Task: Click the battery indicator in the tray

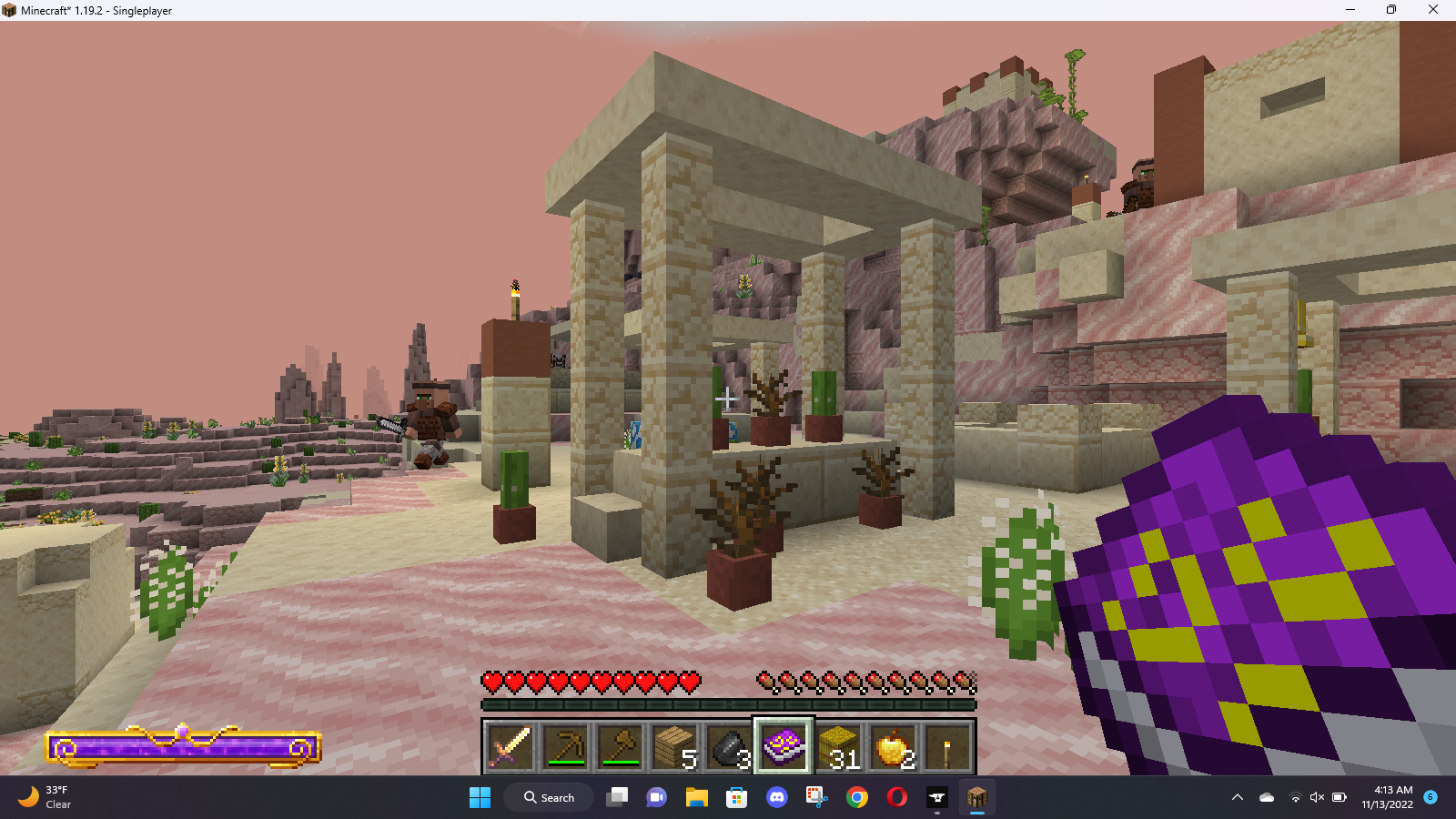Action: pyautogui.click(x=1339, y=797)
